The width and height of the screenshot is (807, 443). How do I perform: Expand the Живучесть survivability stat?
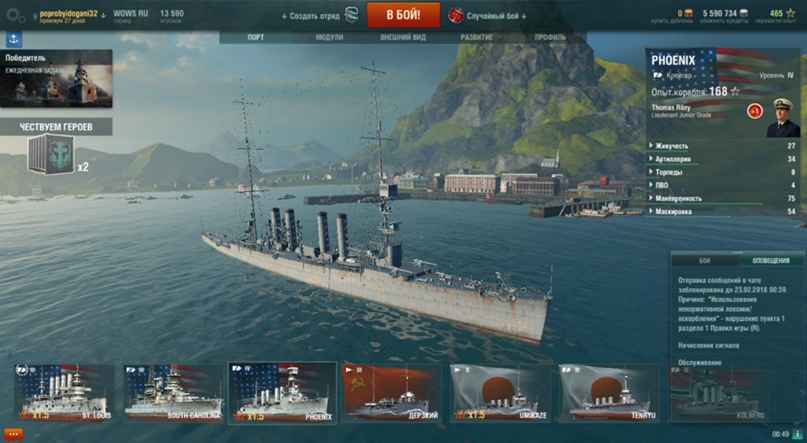point(723,146)
